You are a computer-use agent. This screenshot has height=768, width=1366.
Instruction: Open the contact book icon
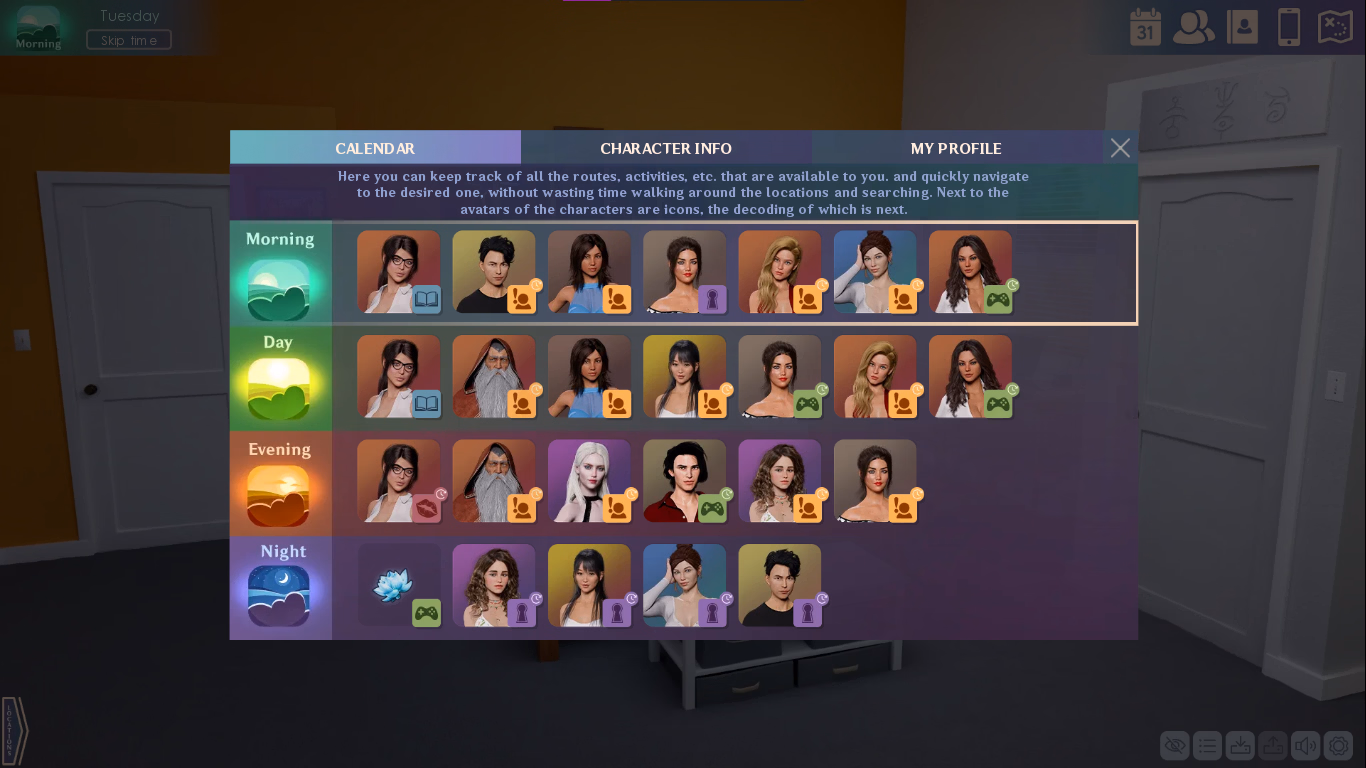[1242, 27]
